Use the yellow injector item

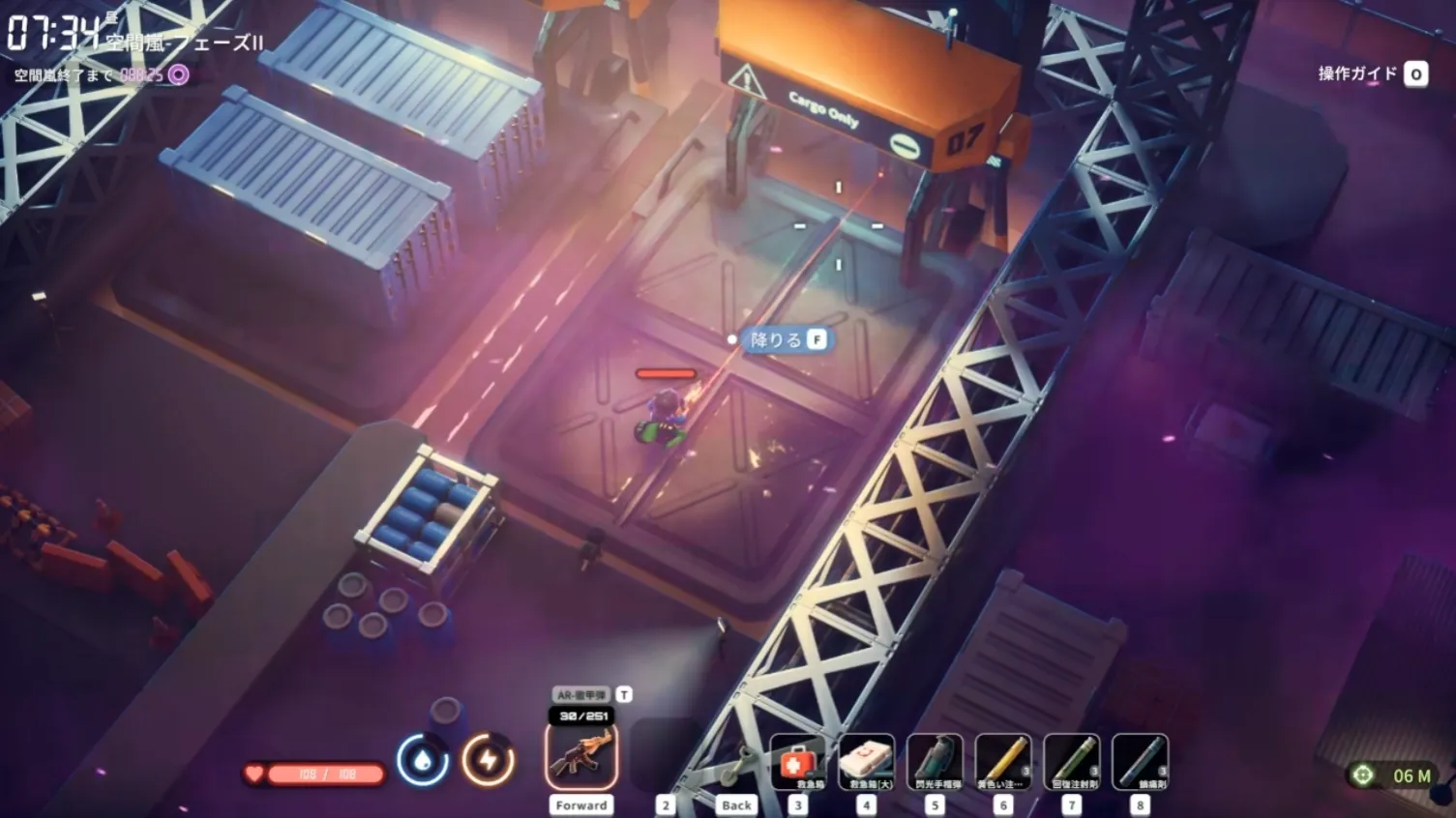[x=1003, y=762]
